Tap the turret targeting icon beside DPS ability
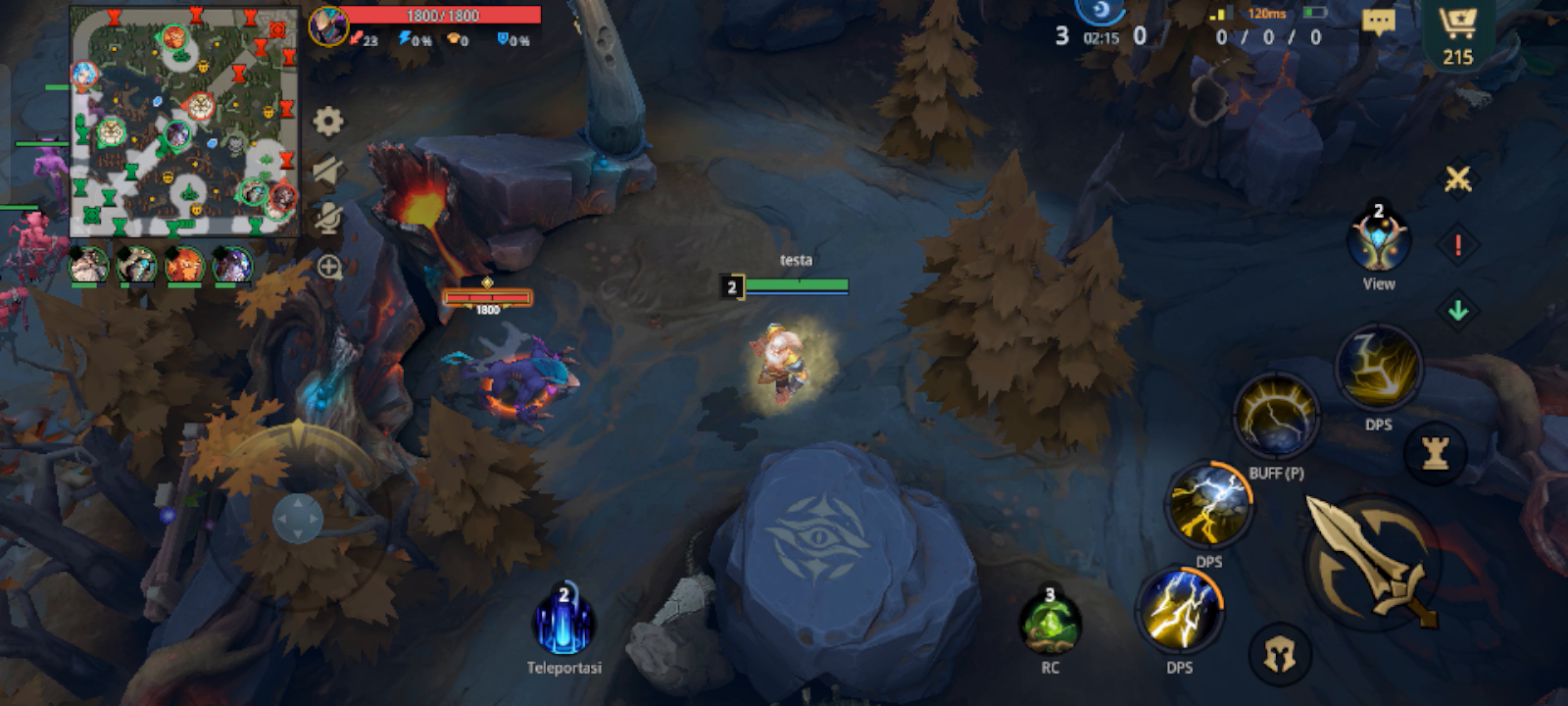The width and height of the screenshot is (1568, 706). pyautogui.click(x=1434, y=453)
